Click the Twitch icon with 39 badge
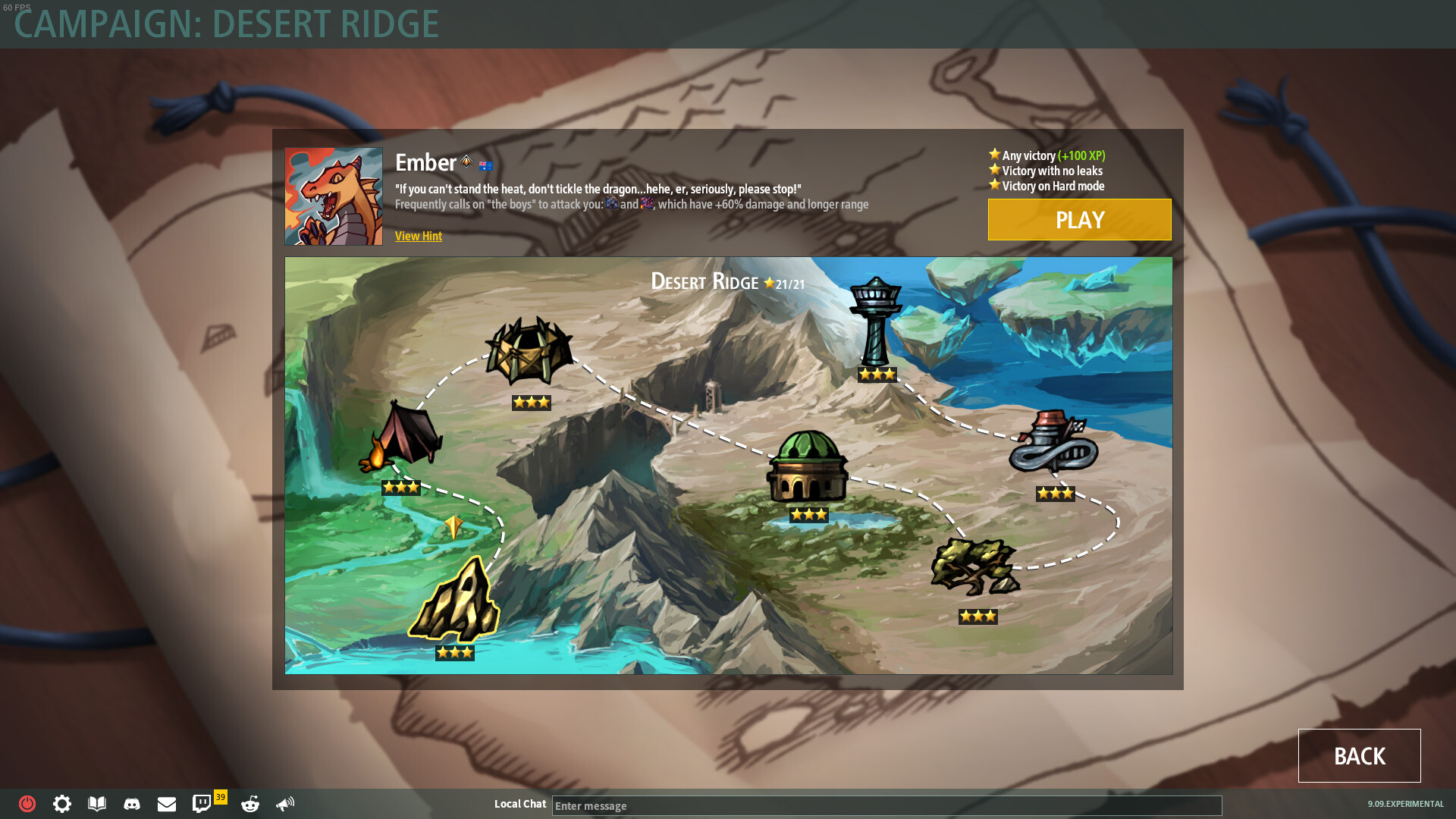 point(202,804)
